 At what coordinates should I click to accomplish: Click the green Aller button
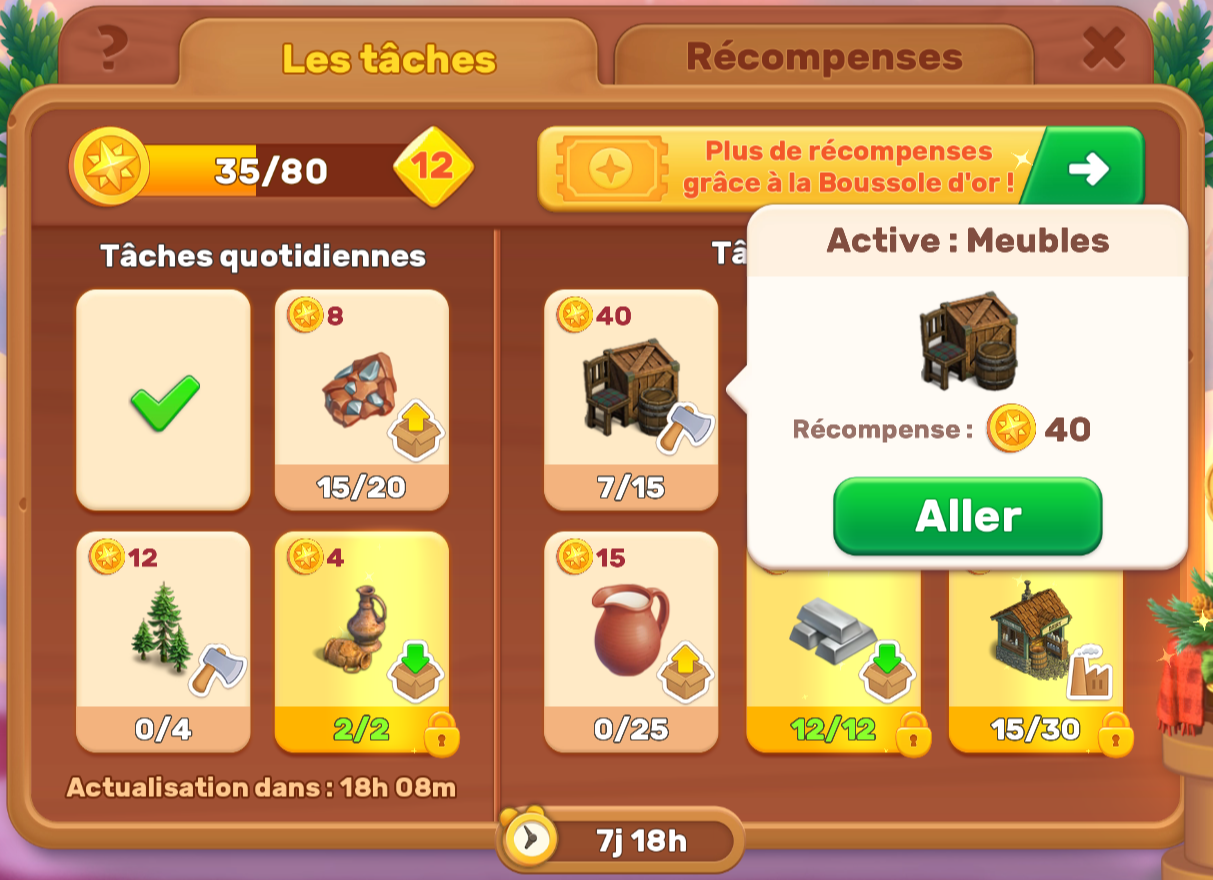click(x=967, y=516)
